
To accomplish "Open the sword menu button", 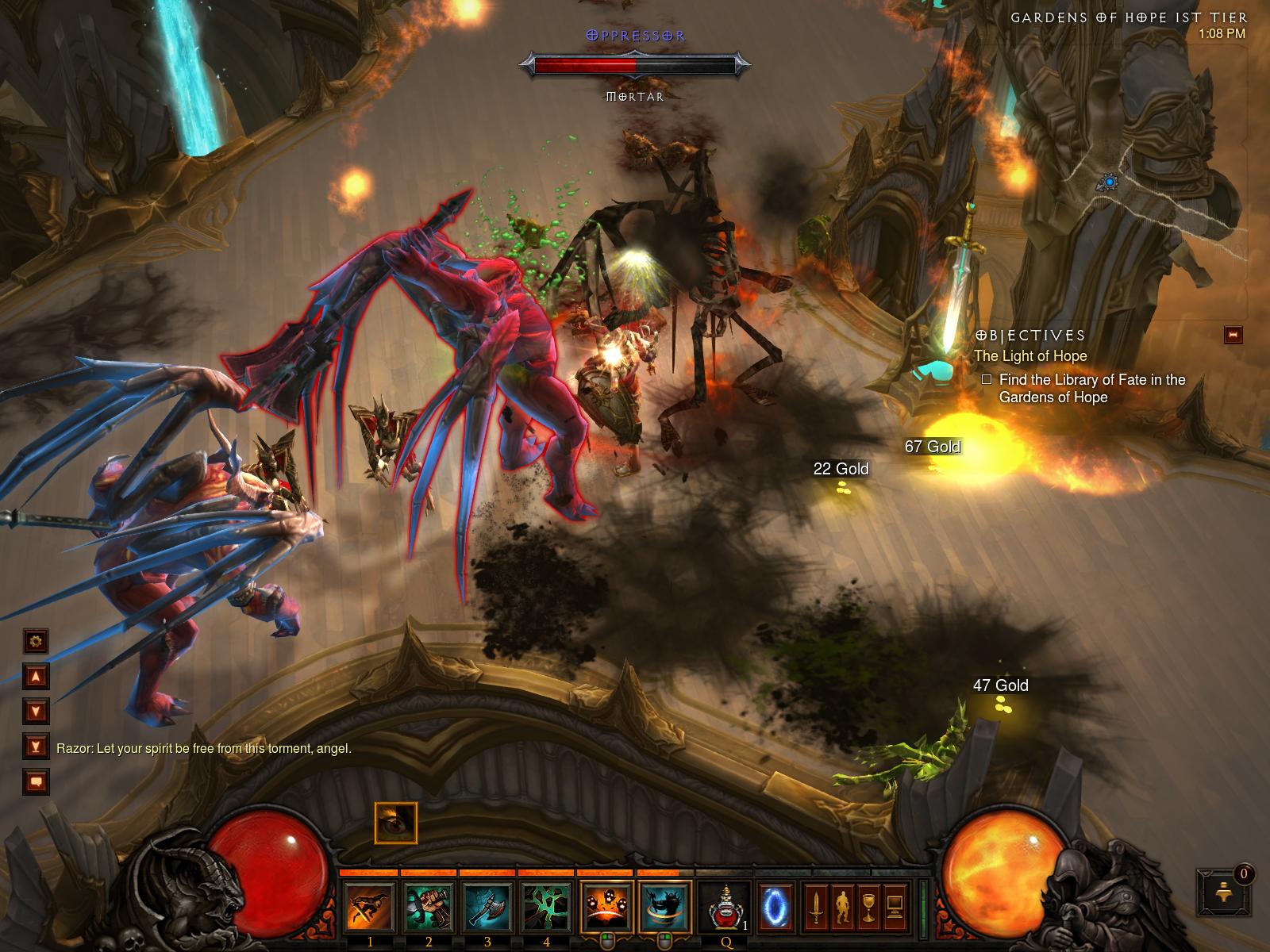I will click(x=815, y=907).
